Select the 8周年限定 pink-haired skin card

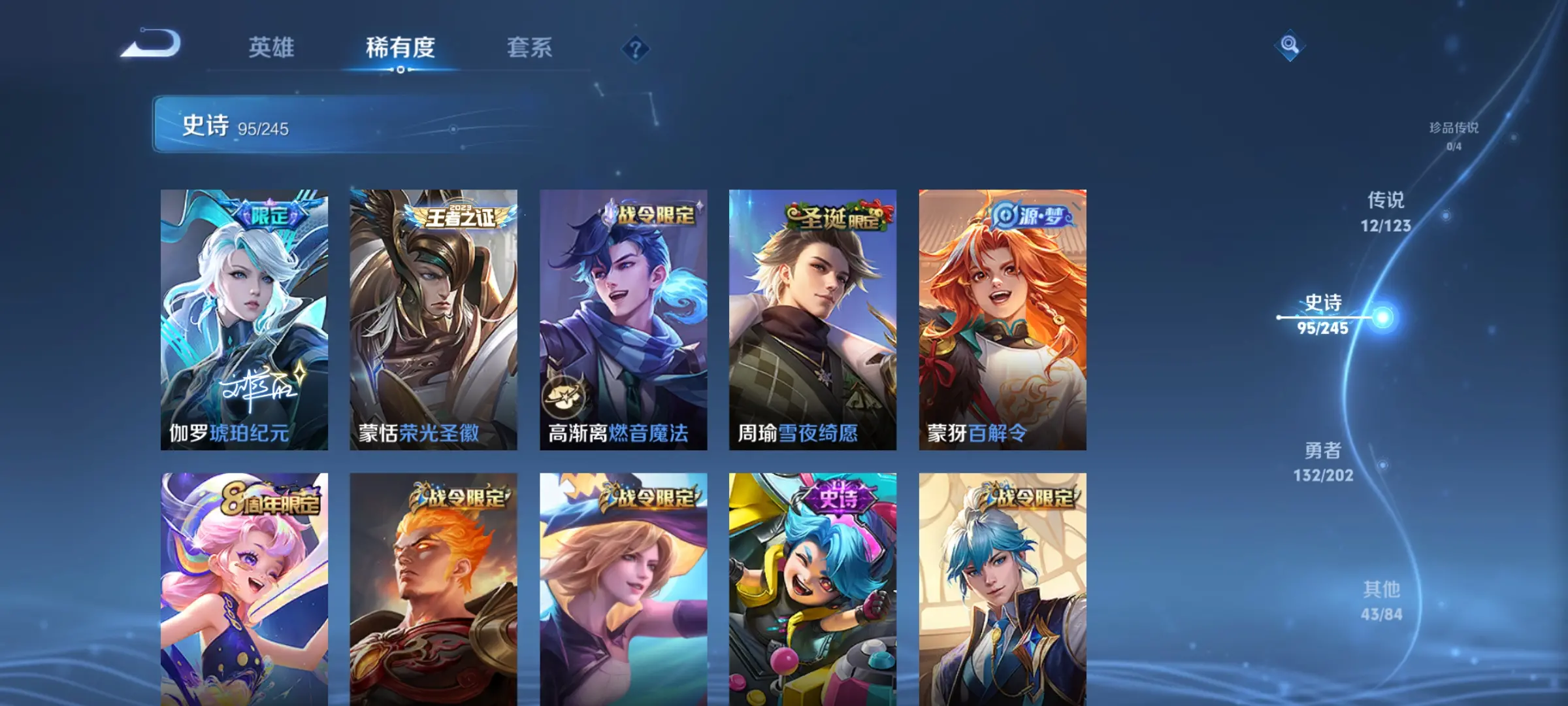[244, 588]
